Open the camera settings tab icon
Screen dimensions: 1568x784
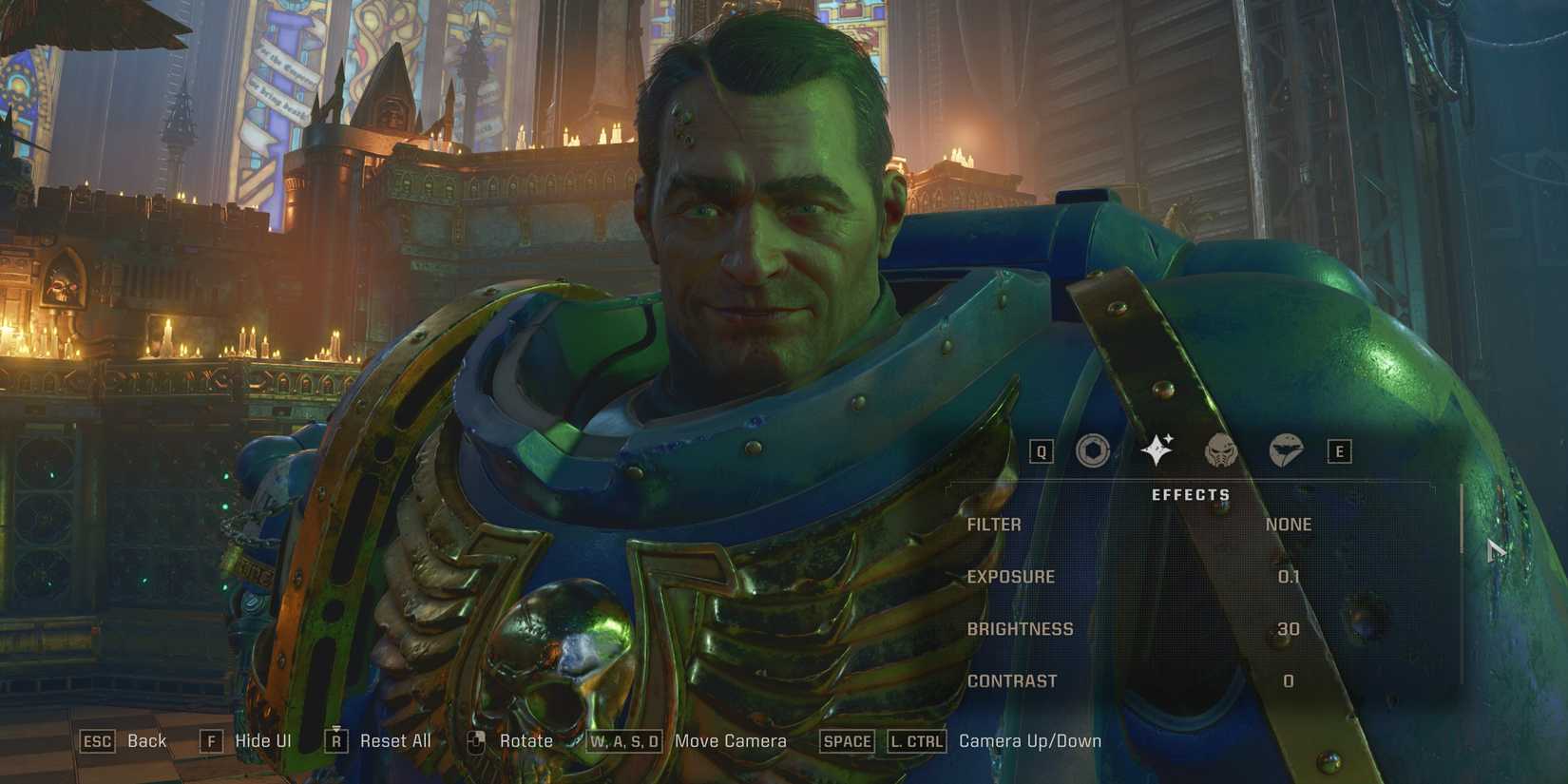1091,451
